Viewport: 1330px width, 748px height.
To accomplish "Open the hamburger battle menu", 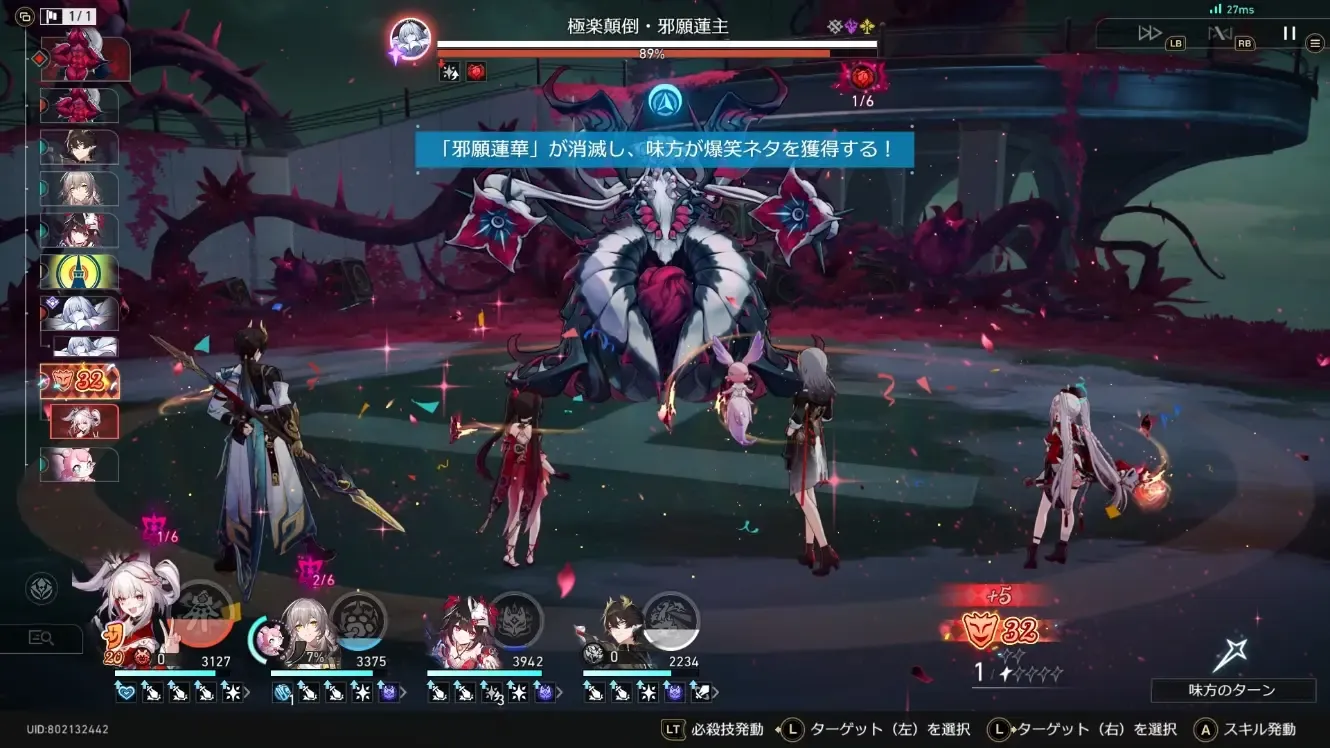I will coord(1316,42).
